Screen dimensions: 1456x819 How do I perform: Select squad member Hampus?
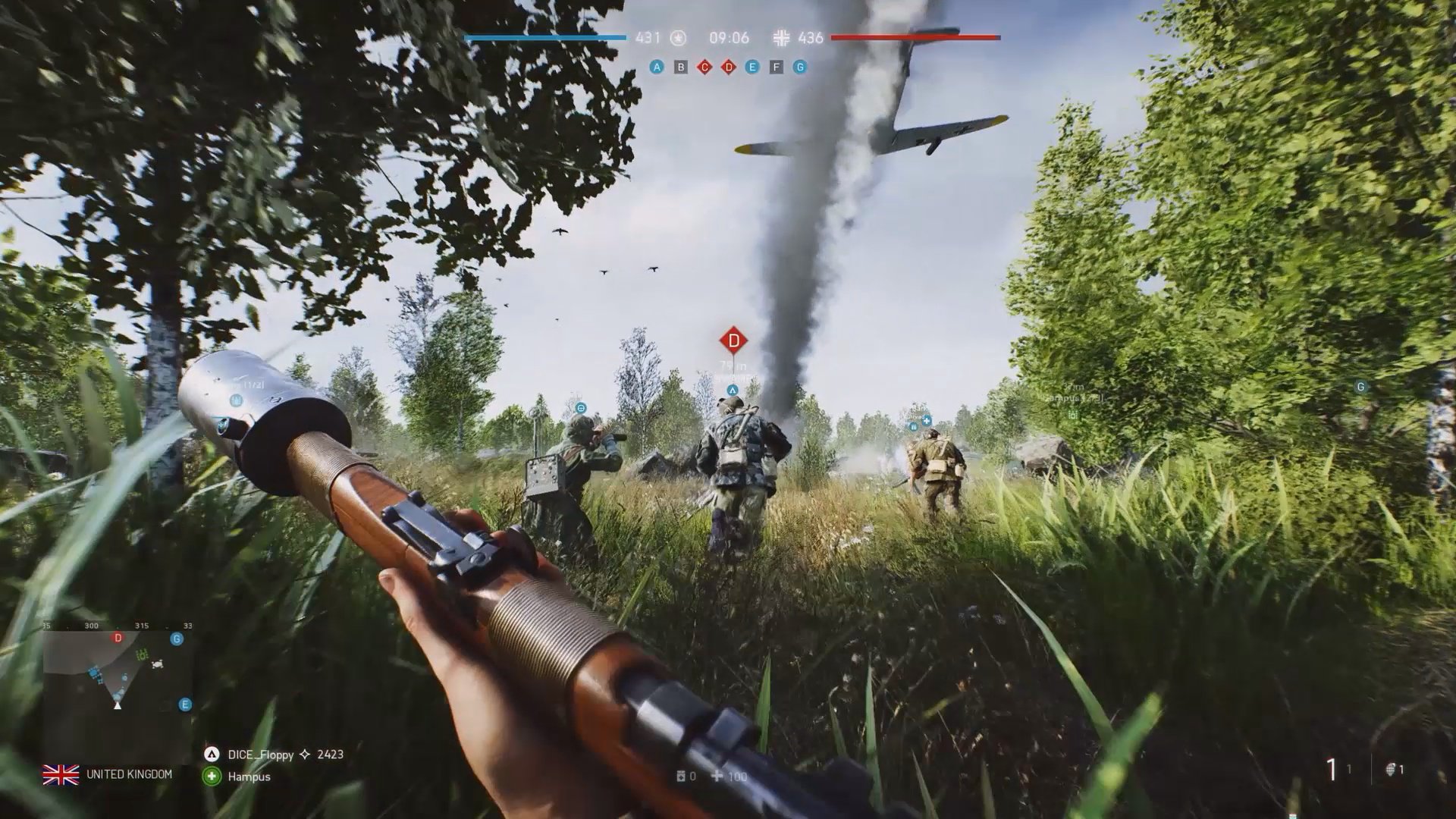[x=249, y=777]
